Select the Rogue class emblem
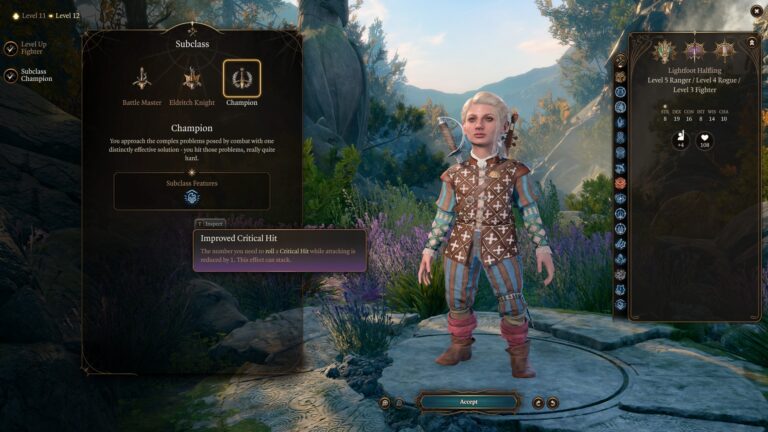768x432 pixels. (x=694, y=50)
